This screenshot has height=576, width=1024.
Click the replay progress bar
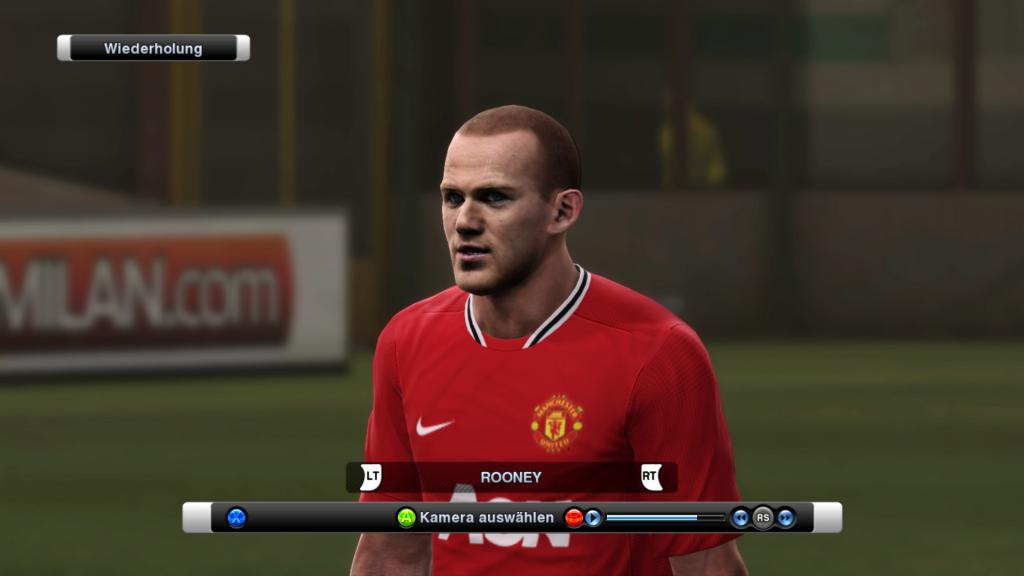[665, 518]
